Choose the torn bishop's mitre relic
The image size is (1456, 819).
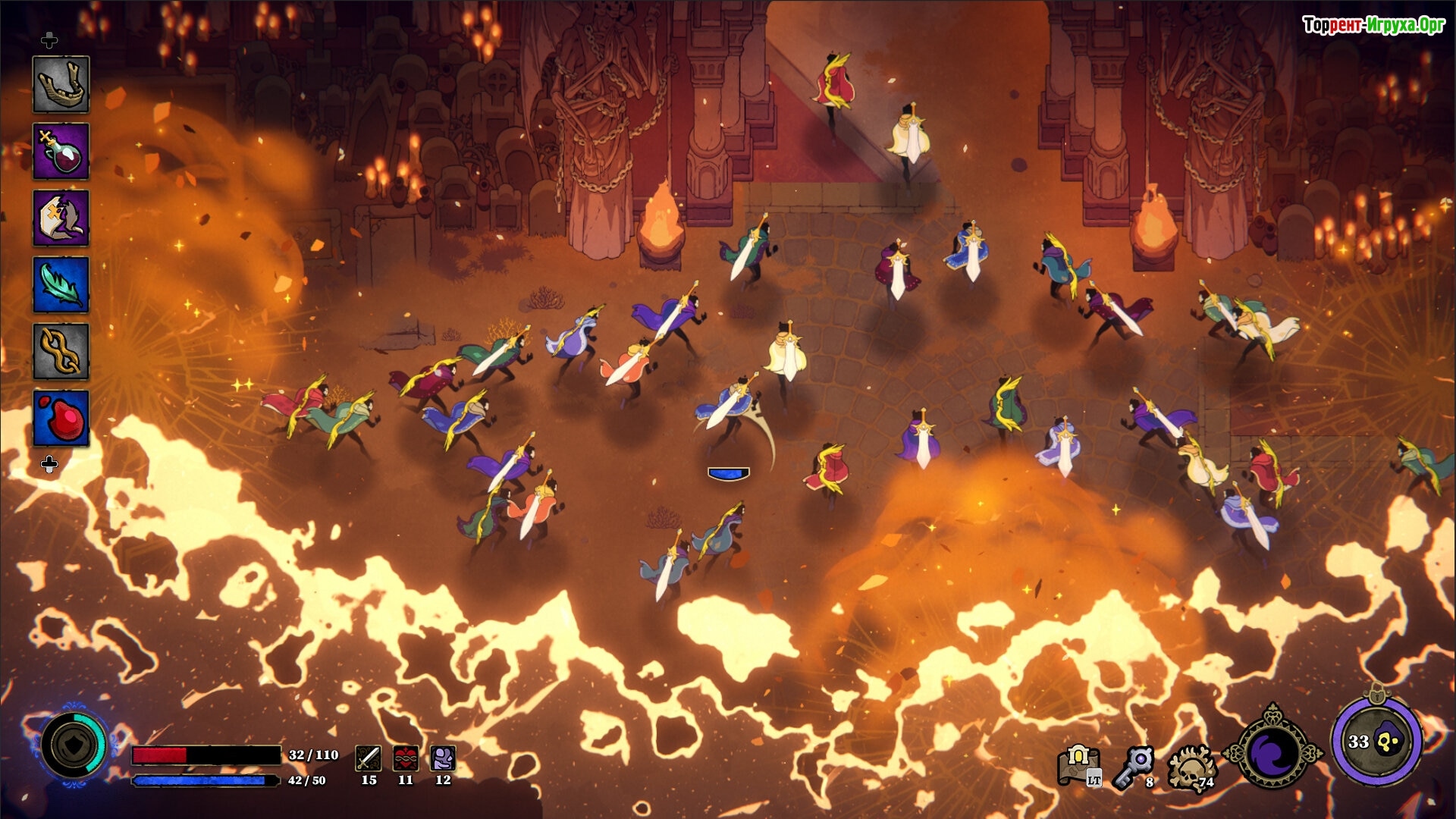click(61, 218)
